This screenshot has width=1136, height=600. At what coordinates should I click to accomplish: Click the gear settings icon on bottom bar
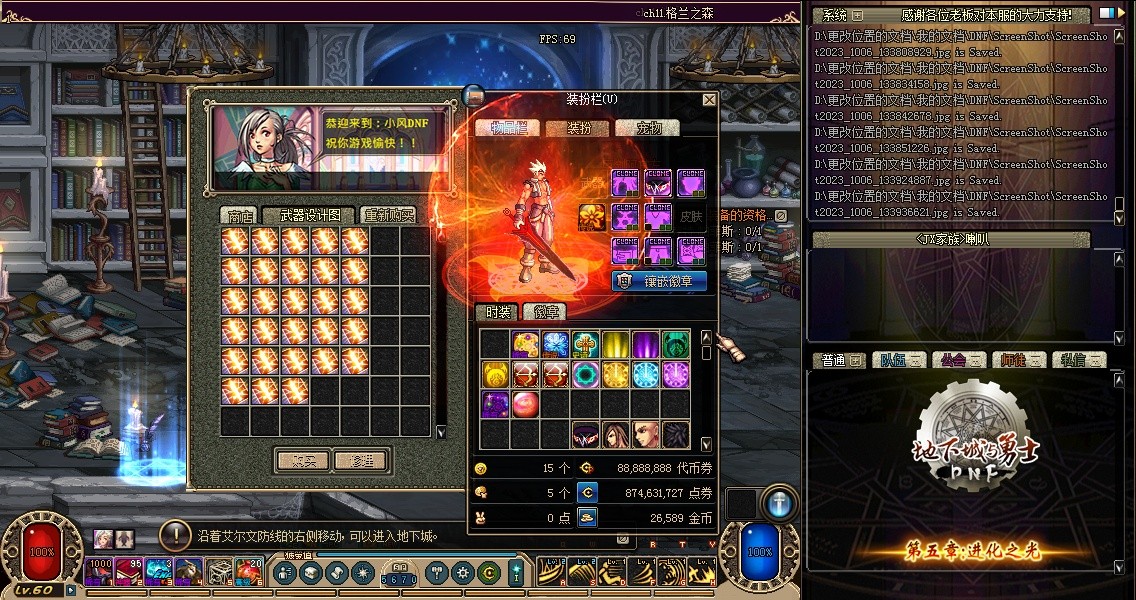tap(462, 573)
